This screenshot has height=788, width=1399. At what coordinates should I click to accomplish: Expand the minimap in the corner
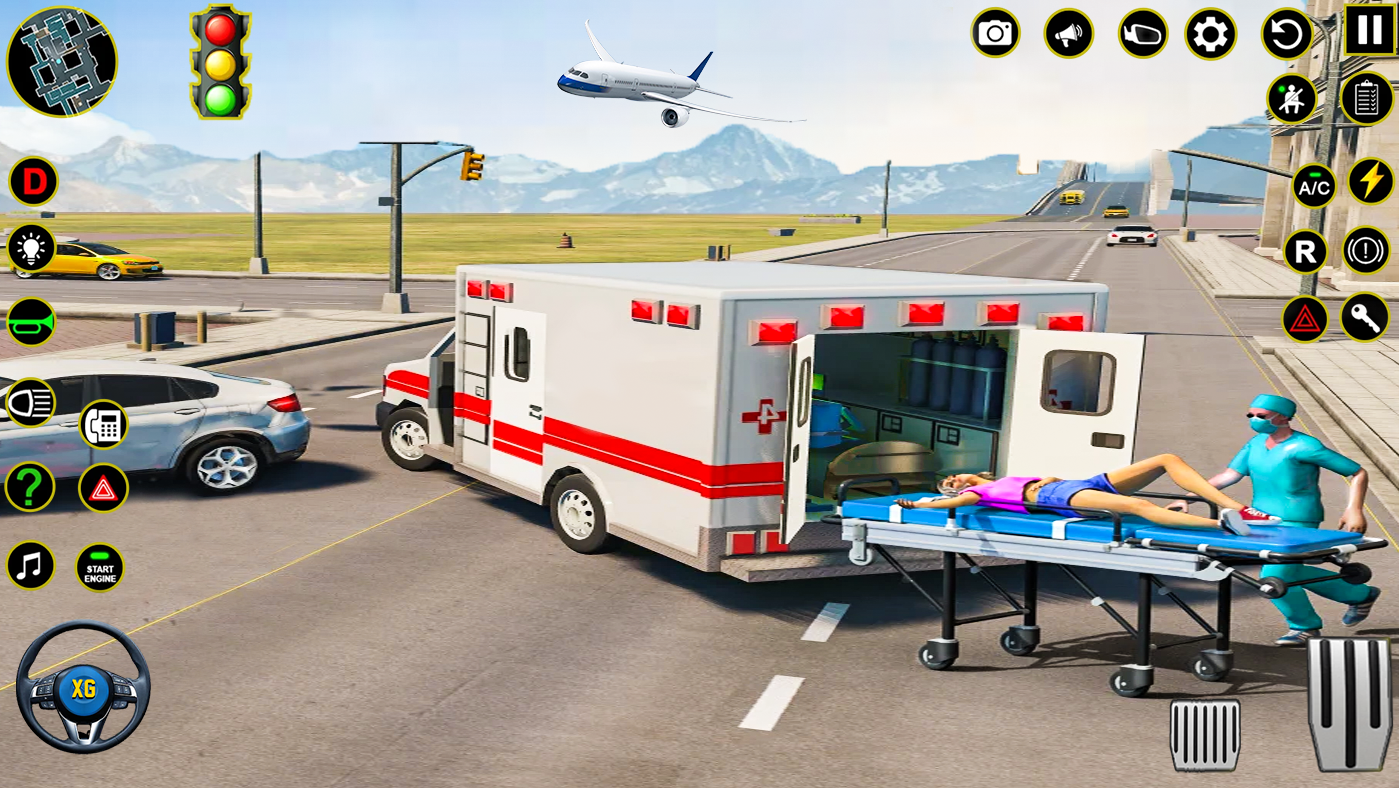pos(62,62)
